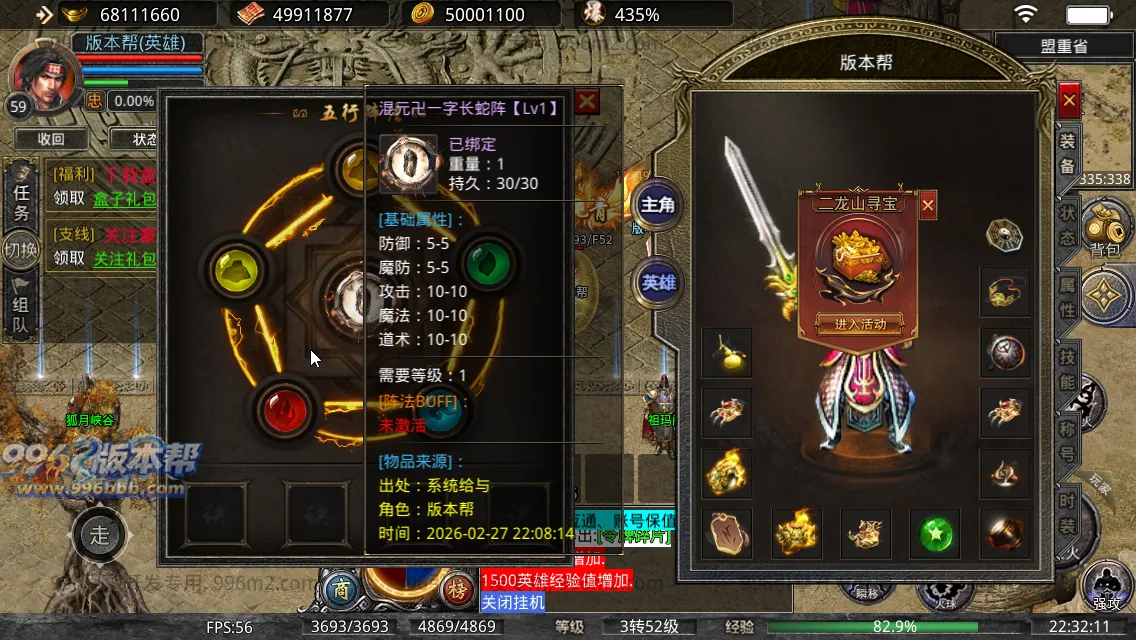Close the 二龙山寻宝 event popup

pos(928,205)
